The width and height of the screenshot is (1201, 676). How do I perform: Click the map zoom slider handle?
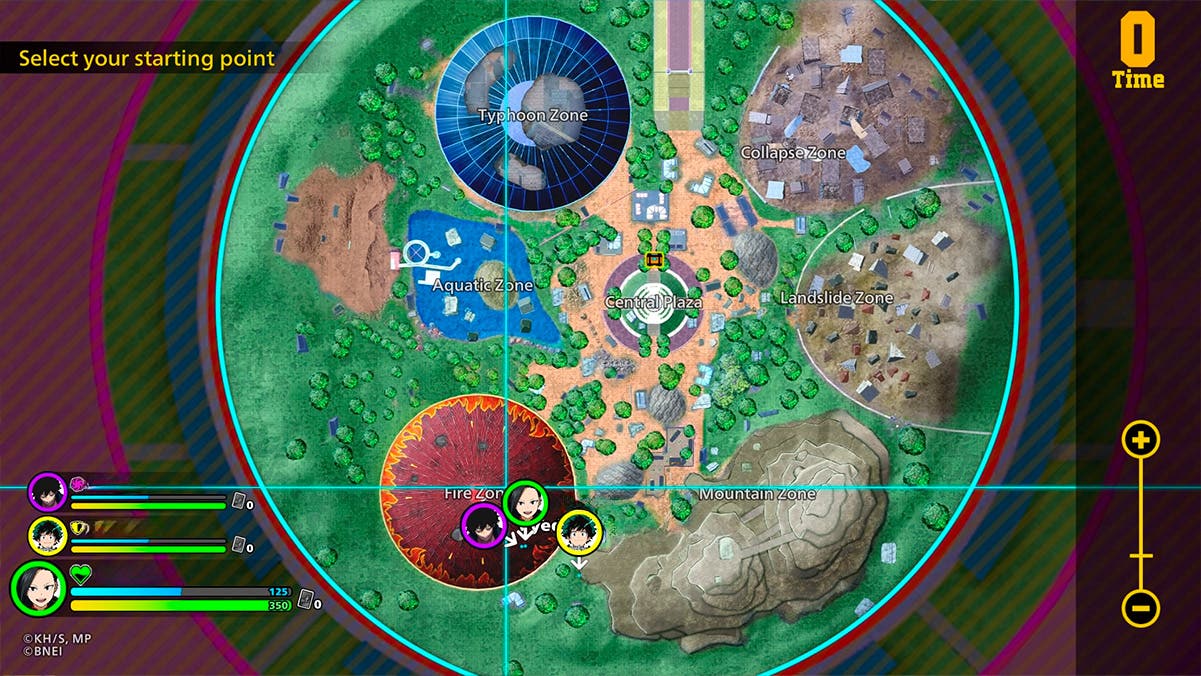pos(1141,556)
